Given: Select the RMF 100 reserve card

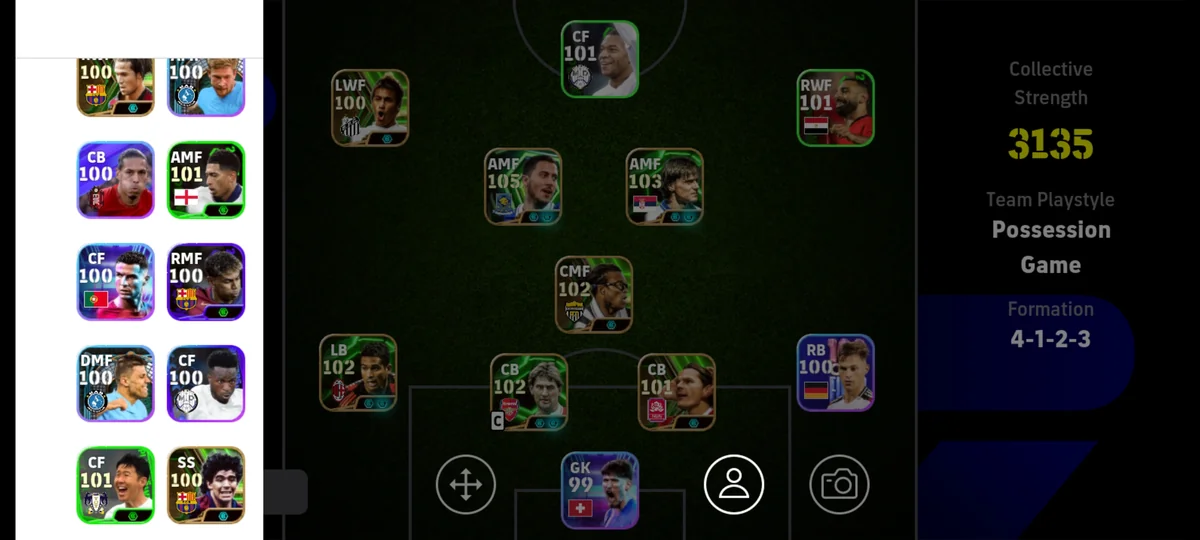Looking at the screenshot, I should (x=206, y=282).
